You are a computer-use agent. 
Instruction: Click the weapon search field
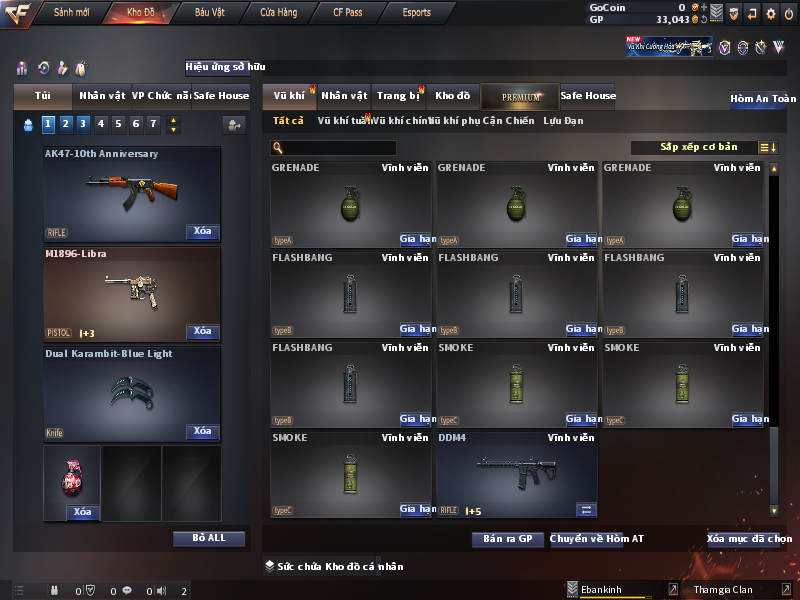point(340,148)
